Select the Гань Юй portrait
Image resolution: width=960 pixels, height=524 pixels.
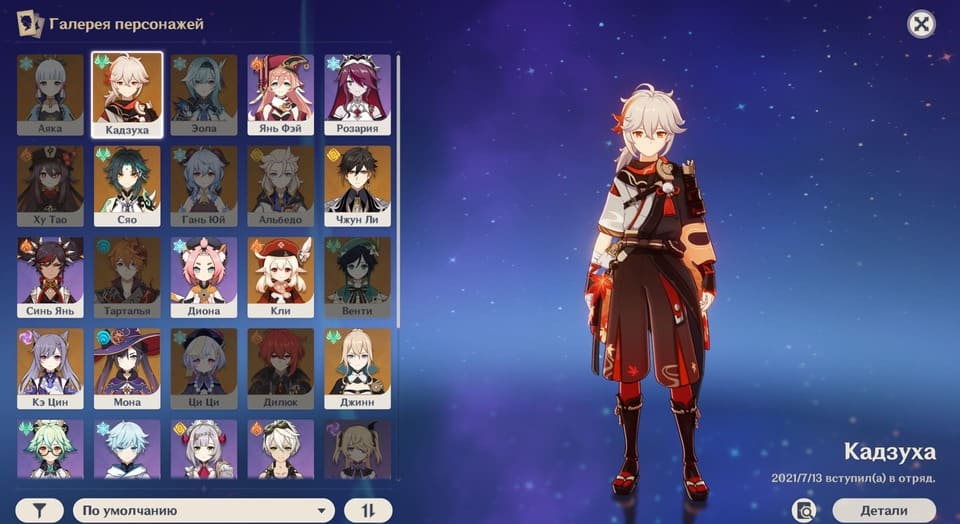(x=204, y=186)
